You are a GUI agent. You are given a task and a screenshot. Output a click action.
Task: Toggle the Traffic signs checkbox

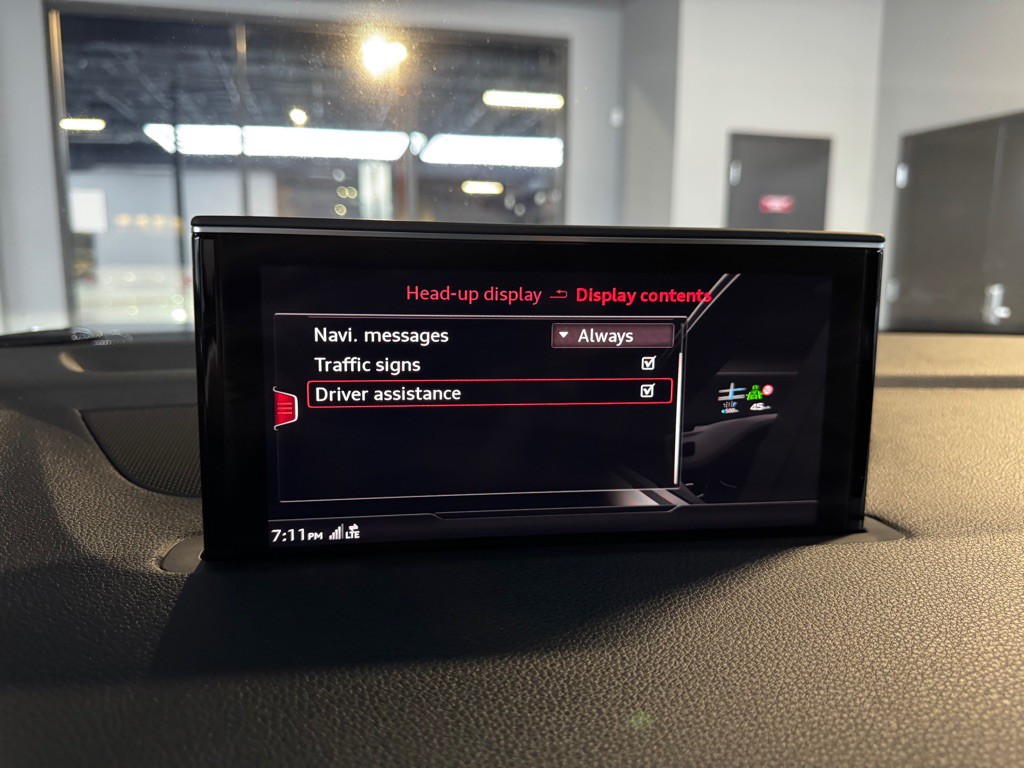[648, 364]
